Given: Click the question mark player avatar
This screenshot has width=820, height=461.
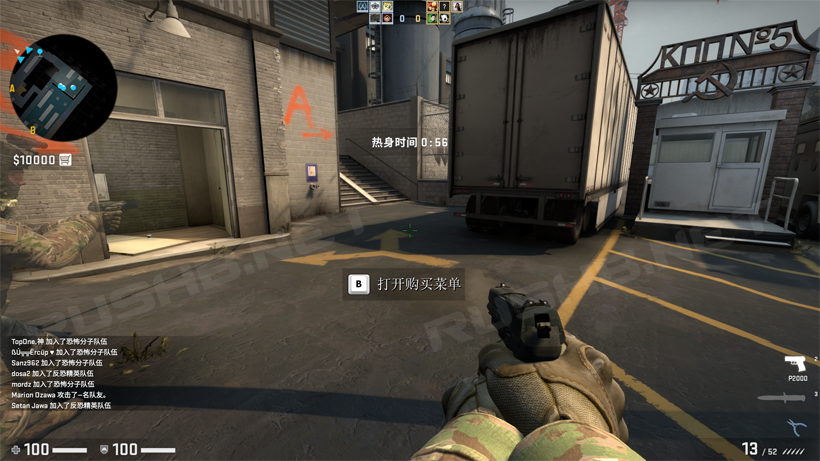Looking at the screenshot, I should (445, 7).
